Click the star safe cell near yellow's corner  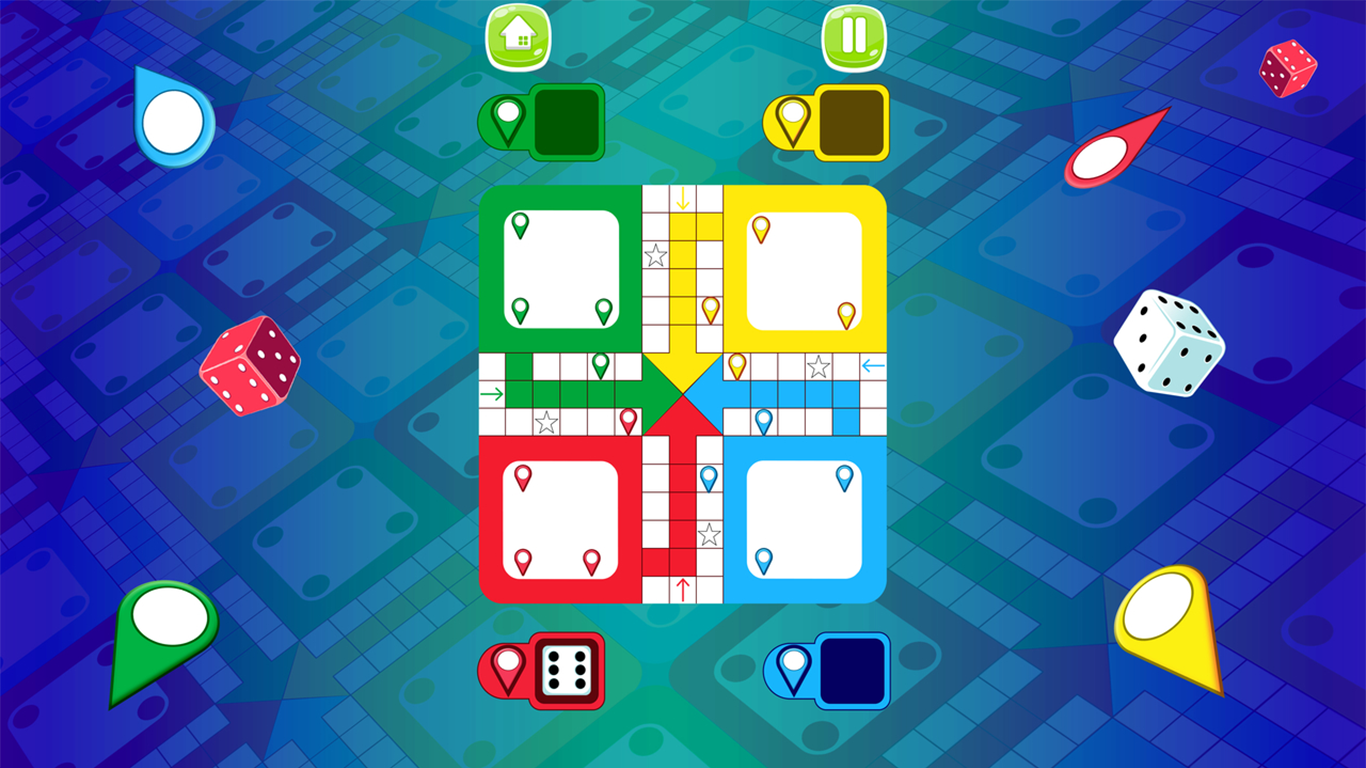pyautogui.click(x=818, y=367)
